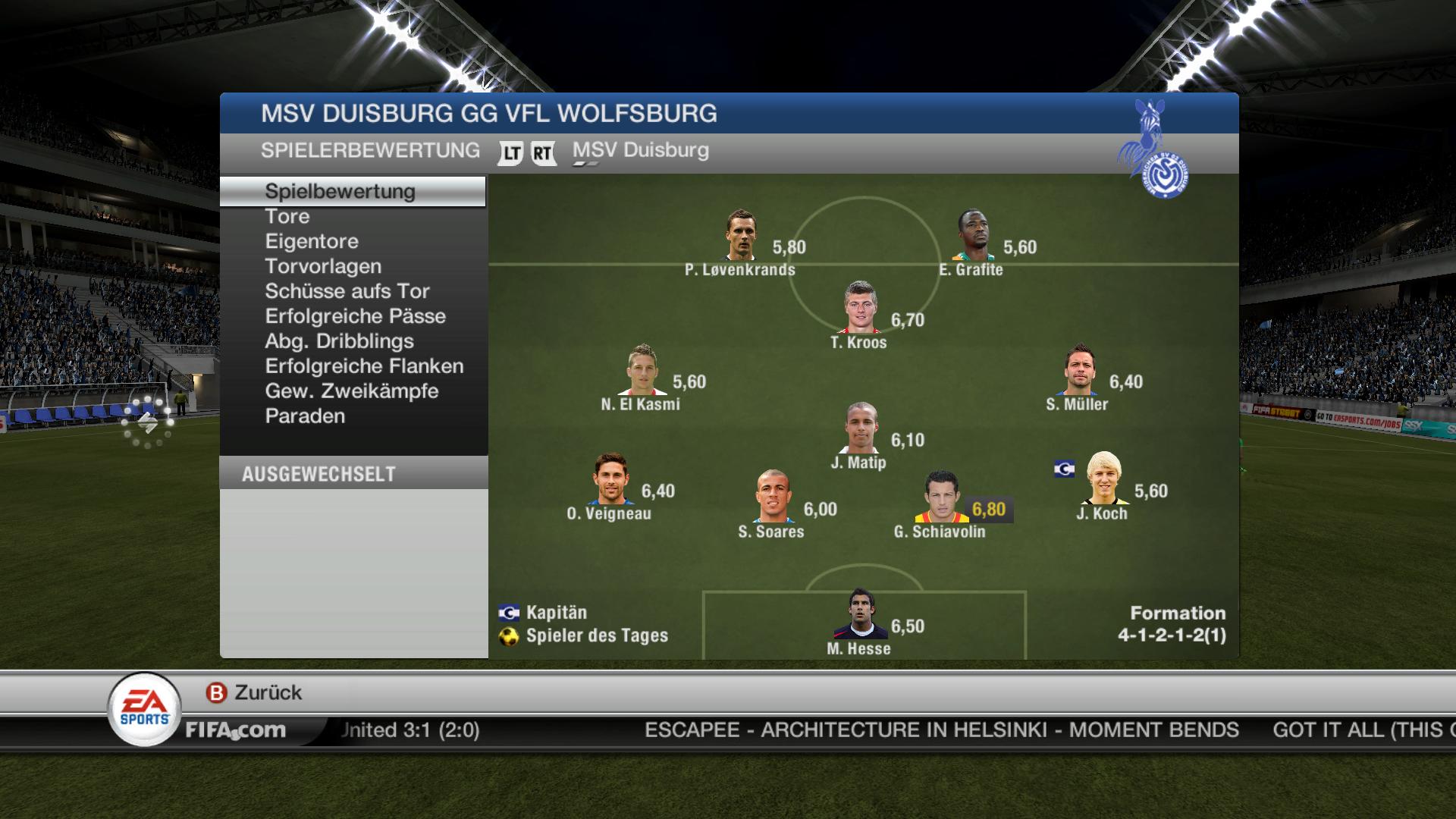Viewport: 1456px width, 819px height.
Task: Click E. Grafite's player portrait
Action: point(972,235)
